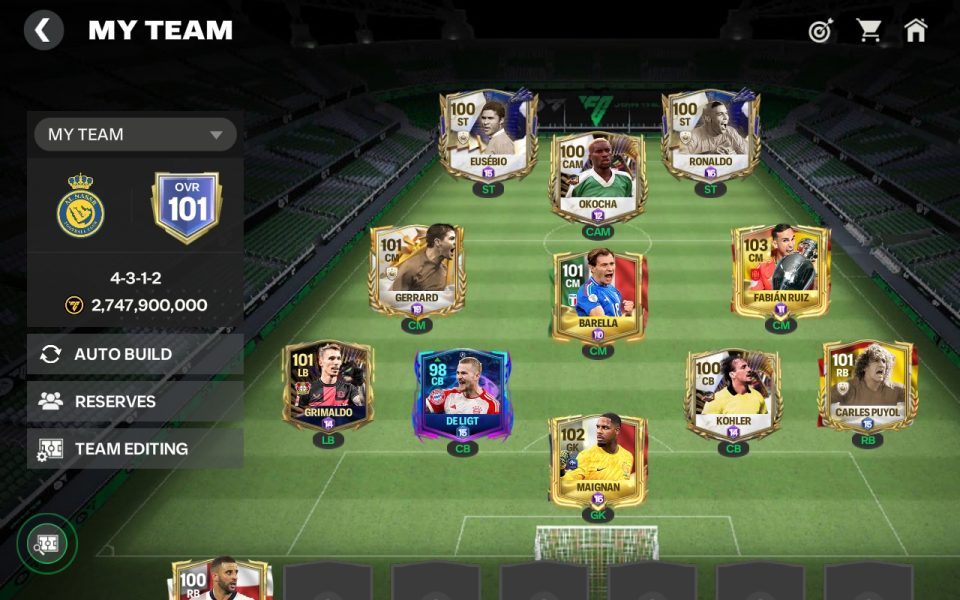This screenshot has height=600, width=960.
Task: Select the Ronaldo striker card
Action: click(710, 135)
